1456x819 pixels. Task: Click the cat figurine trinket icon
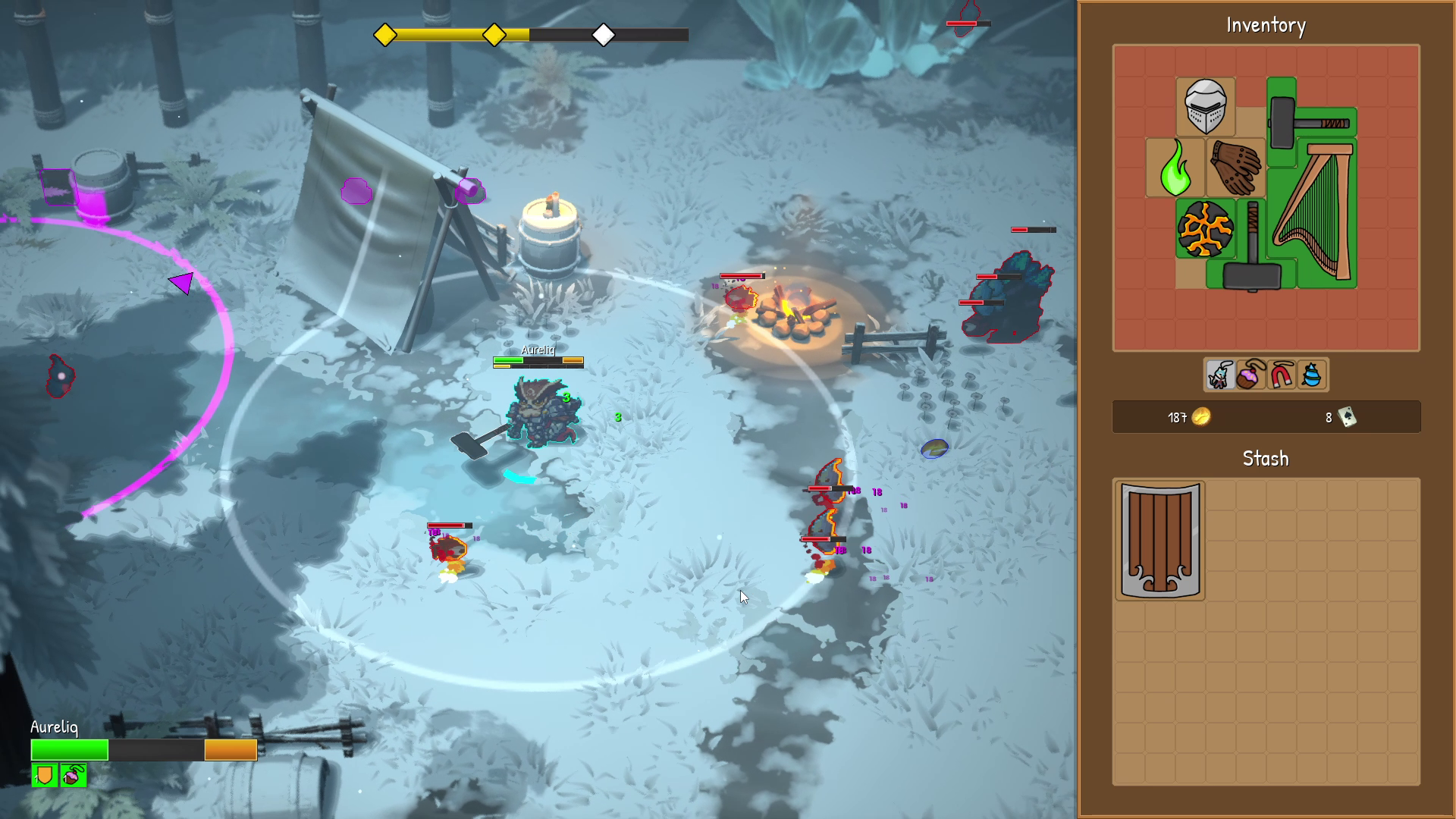[1220, 375]
